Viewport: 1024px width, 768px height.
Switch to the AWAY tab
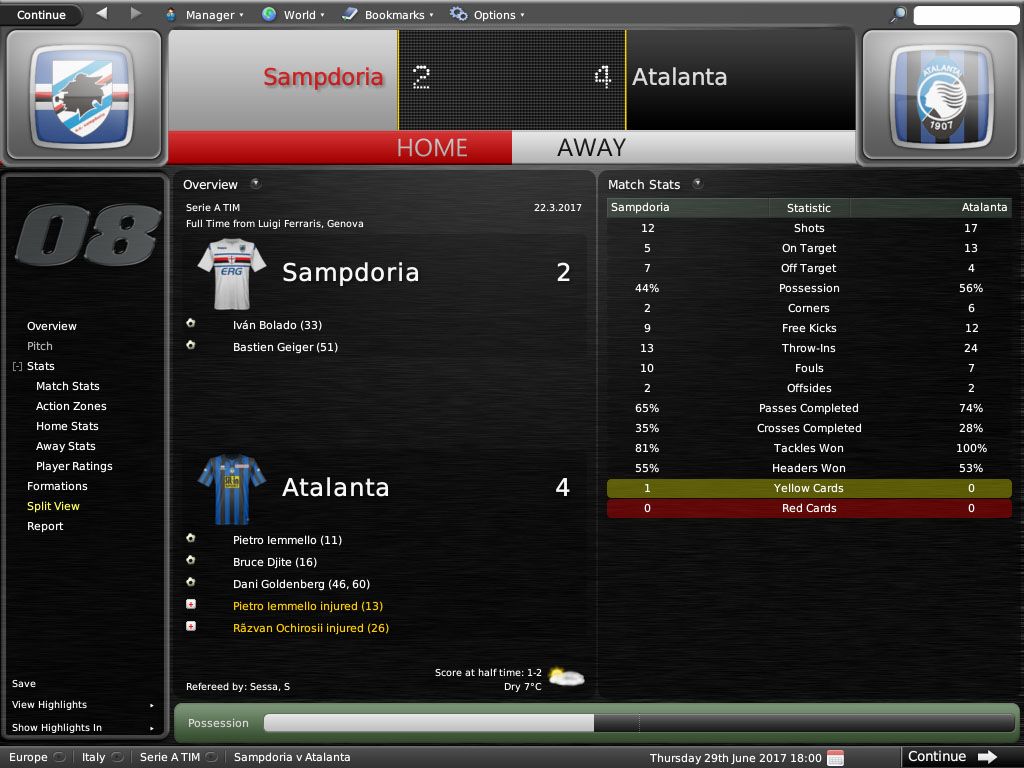[591, 147]
